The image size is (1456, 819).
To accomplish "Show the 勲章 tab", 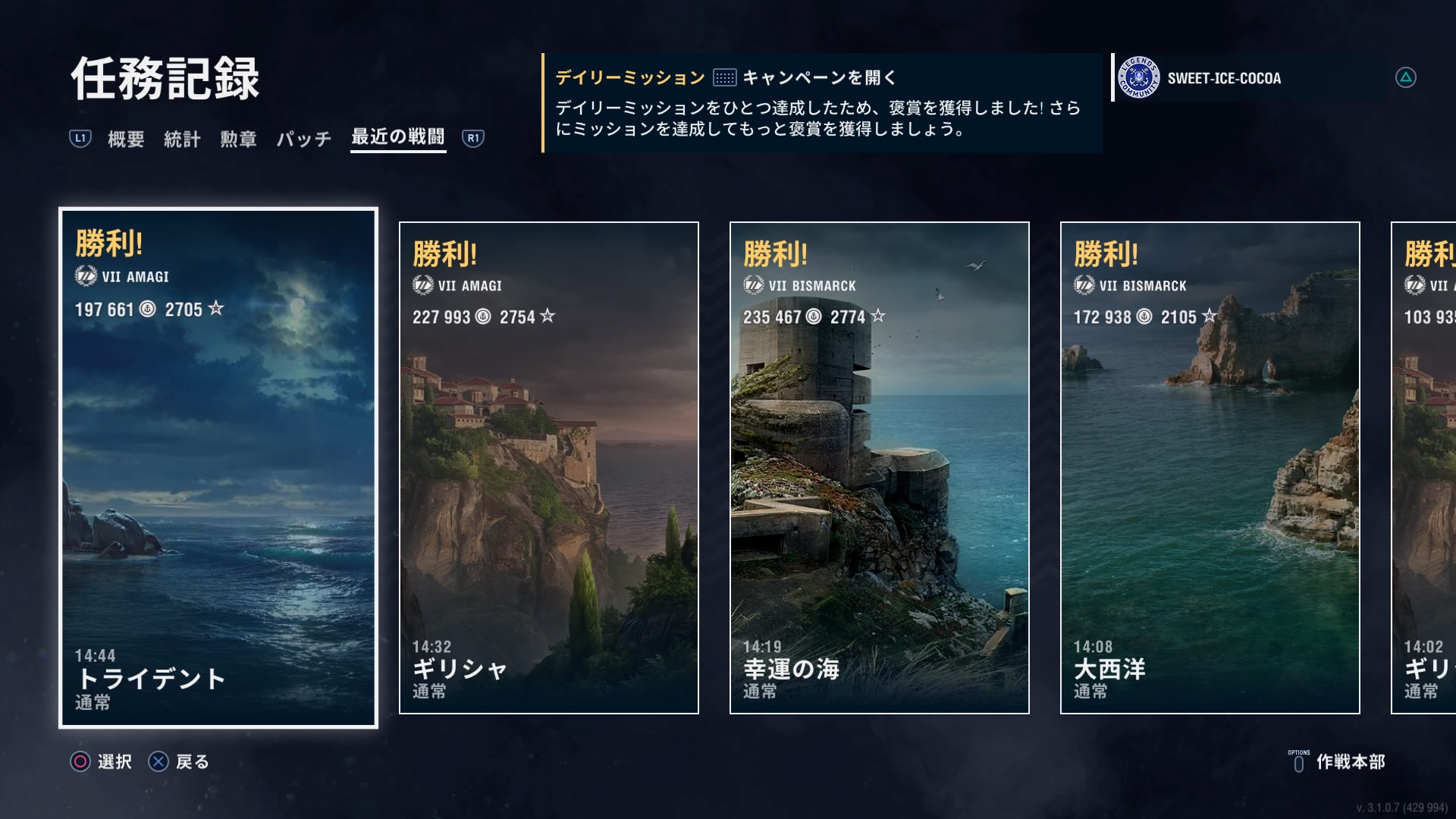I will tap(238, 139).
